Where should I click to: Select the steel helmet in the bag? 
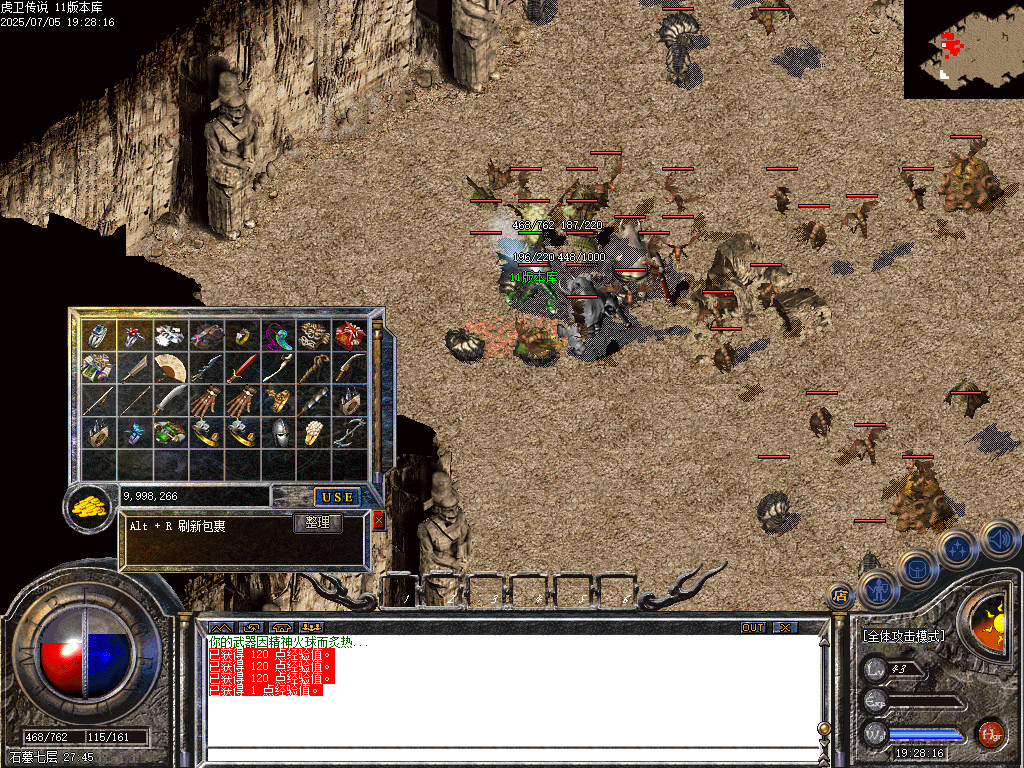[279, 432]
